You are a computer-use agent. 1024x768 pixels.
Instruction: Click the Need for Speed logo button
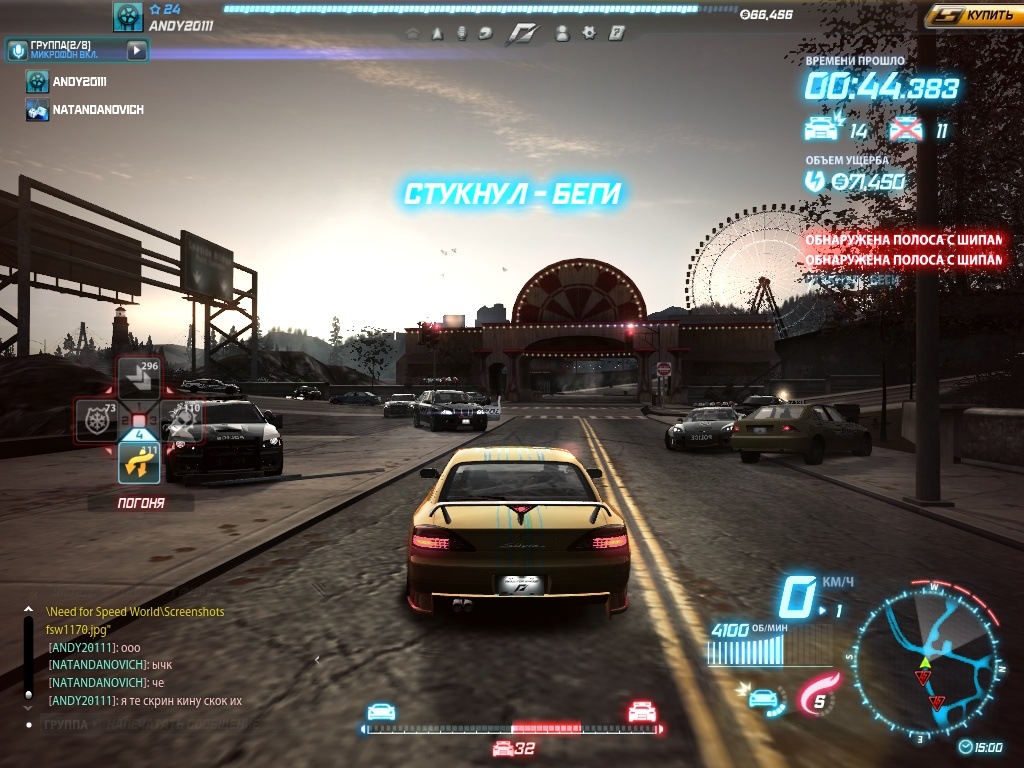click(522, 33)
